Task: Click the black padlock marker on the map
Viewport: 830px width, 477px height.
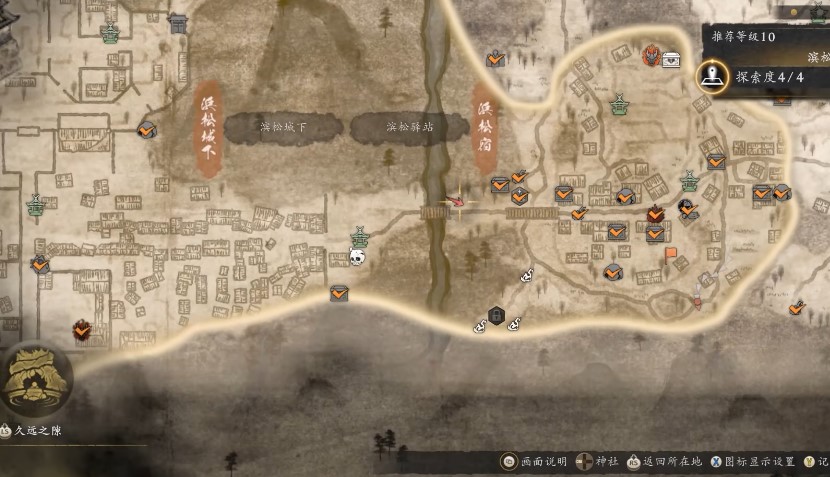Action: tap(495, 316)
